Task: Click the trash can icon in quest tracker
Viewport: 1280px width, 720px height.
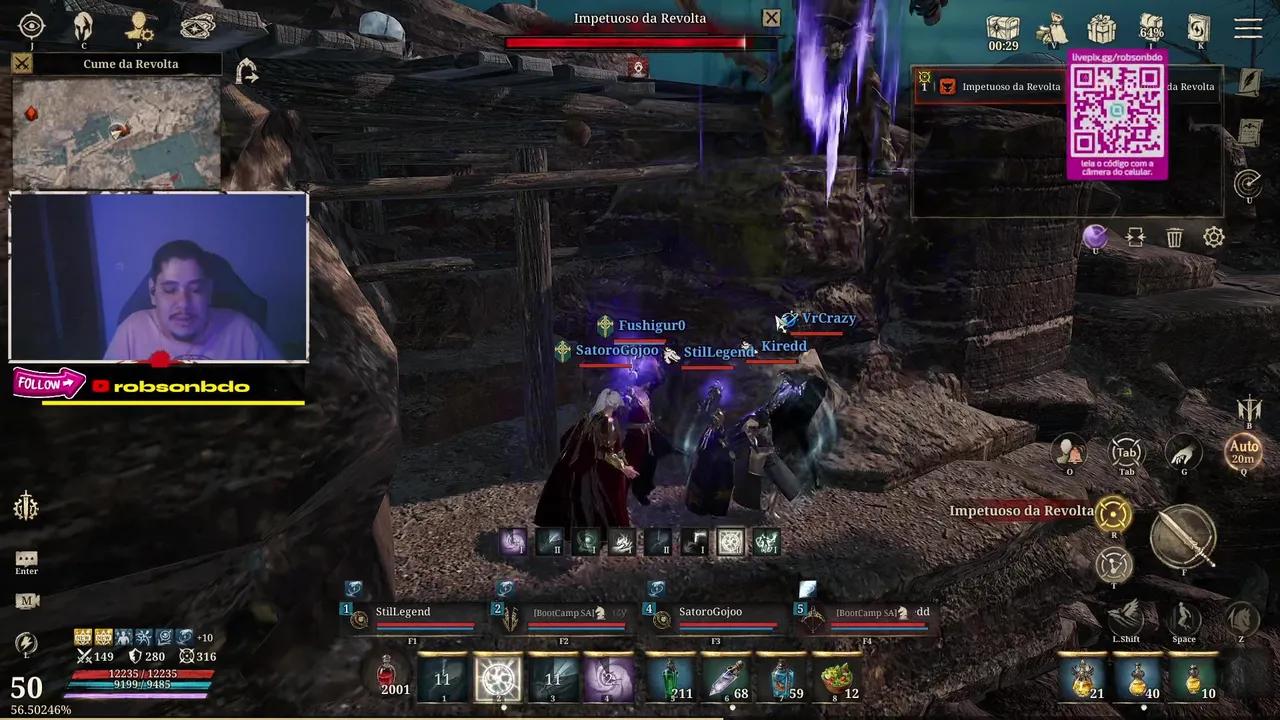Action: pos(1175,237)
